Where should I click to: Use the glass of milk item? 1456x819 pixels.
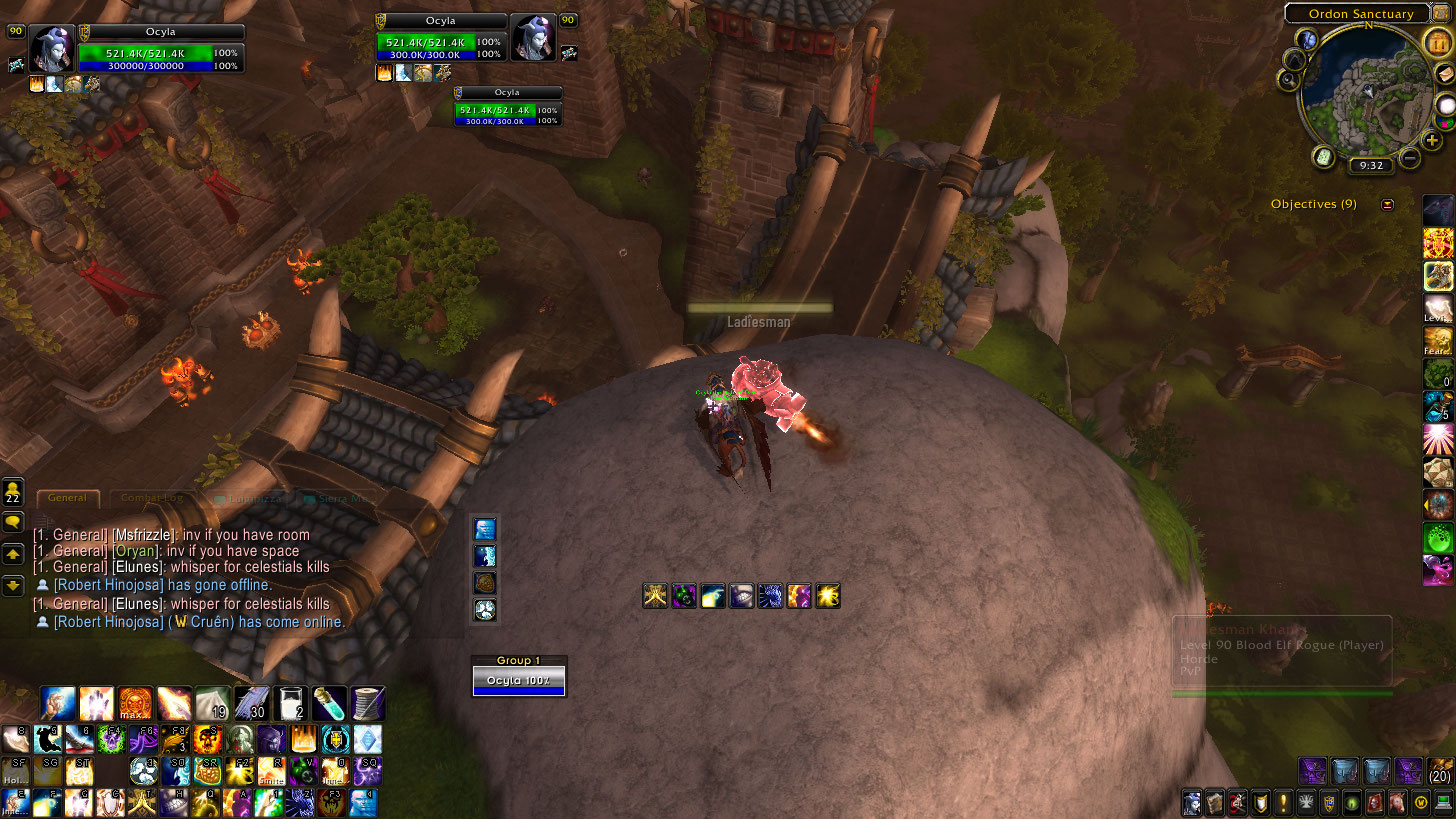(x=290, y=702)
